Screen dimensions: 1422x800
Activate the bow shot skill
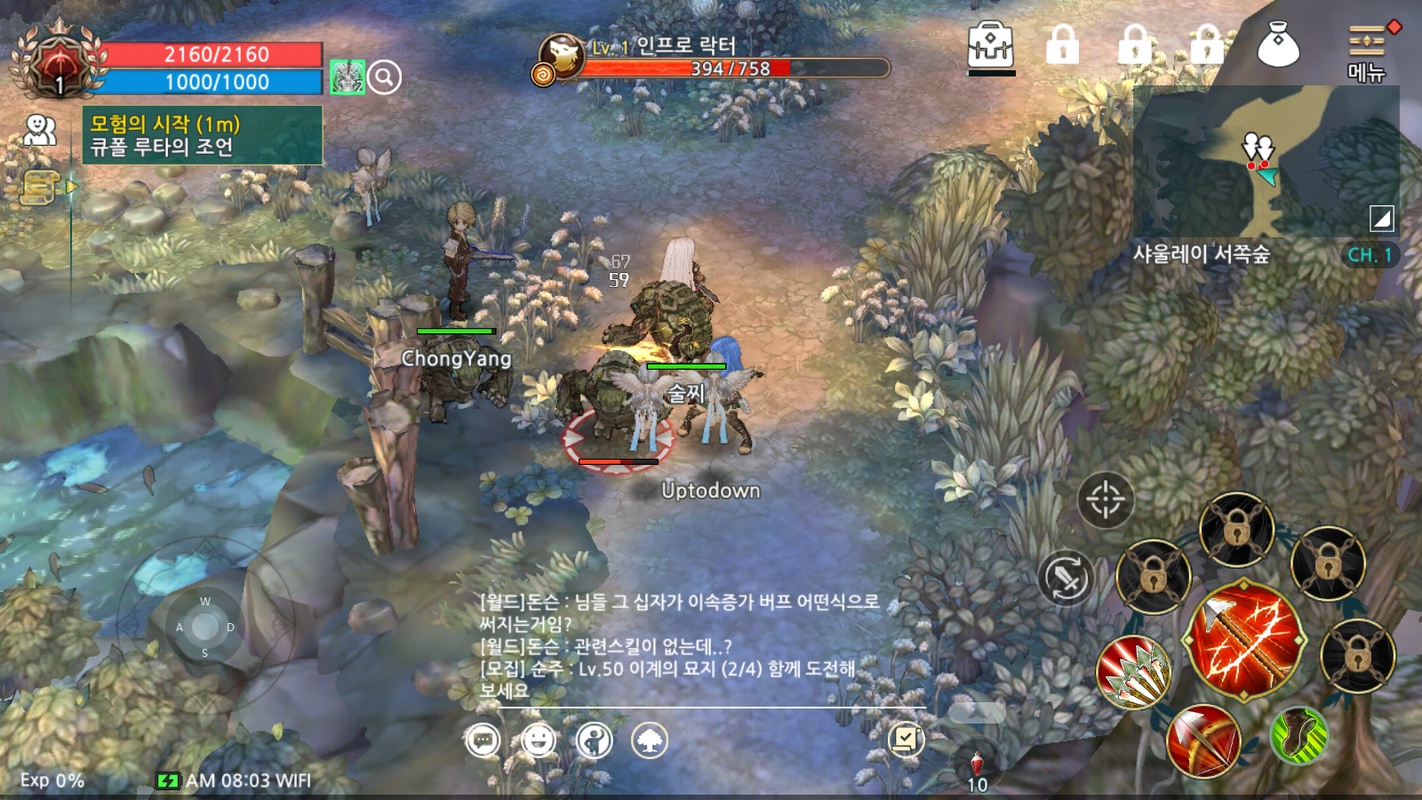coord(1202,740)
